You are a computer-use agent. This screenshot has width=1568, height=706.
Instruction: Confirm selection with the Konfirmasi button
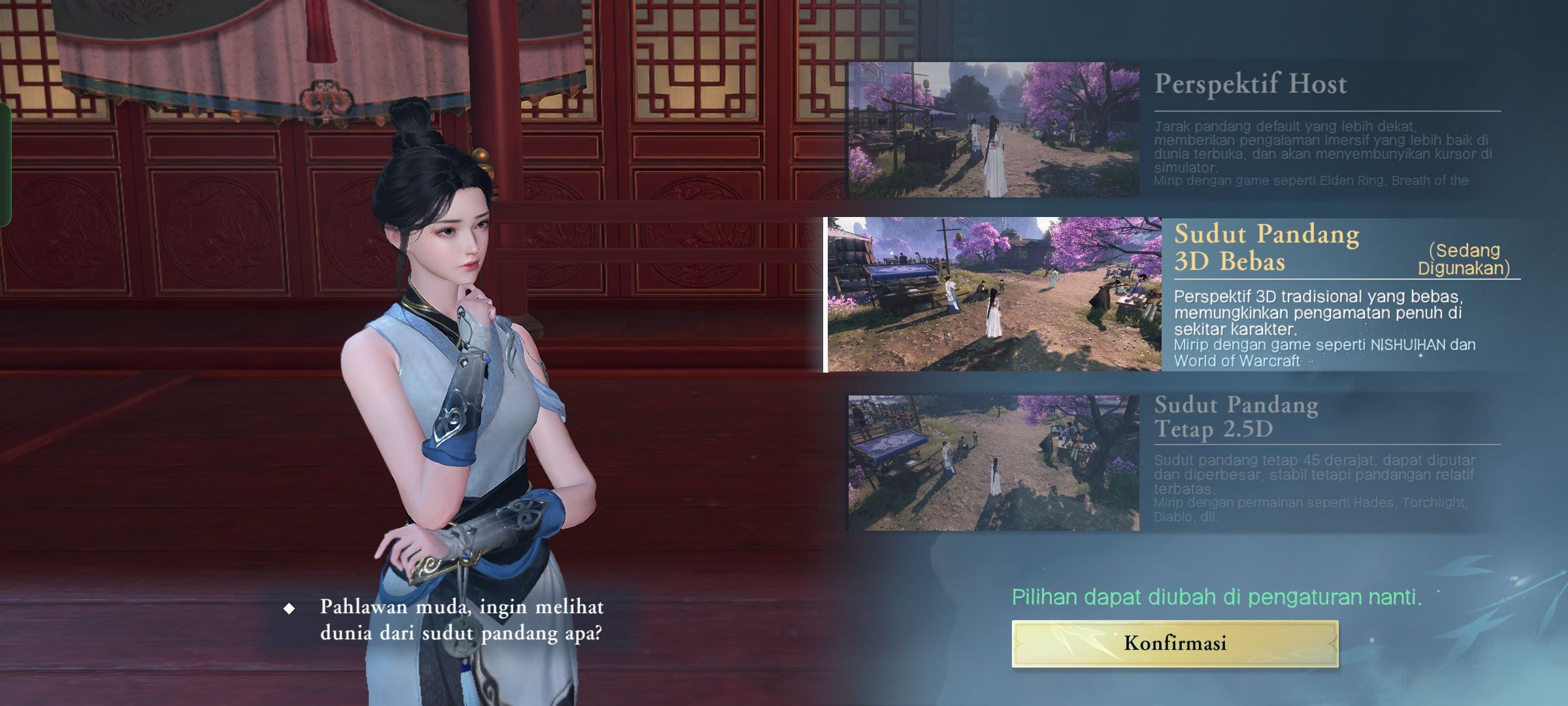tap(1175, 643)
